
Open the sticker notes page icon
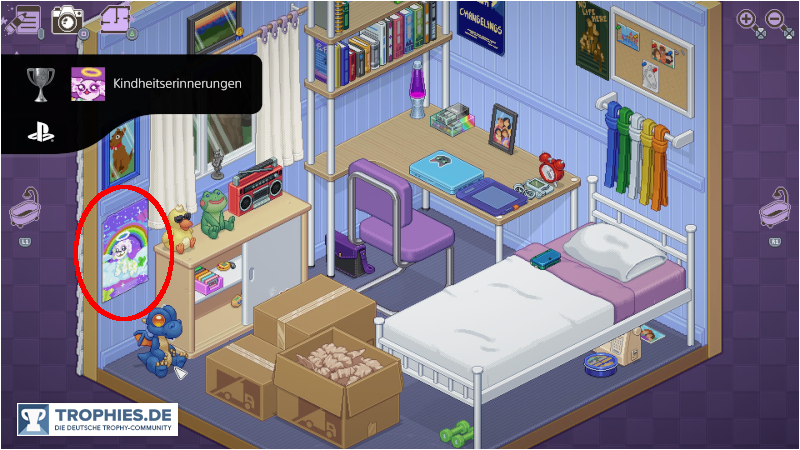point(22,18)
